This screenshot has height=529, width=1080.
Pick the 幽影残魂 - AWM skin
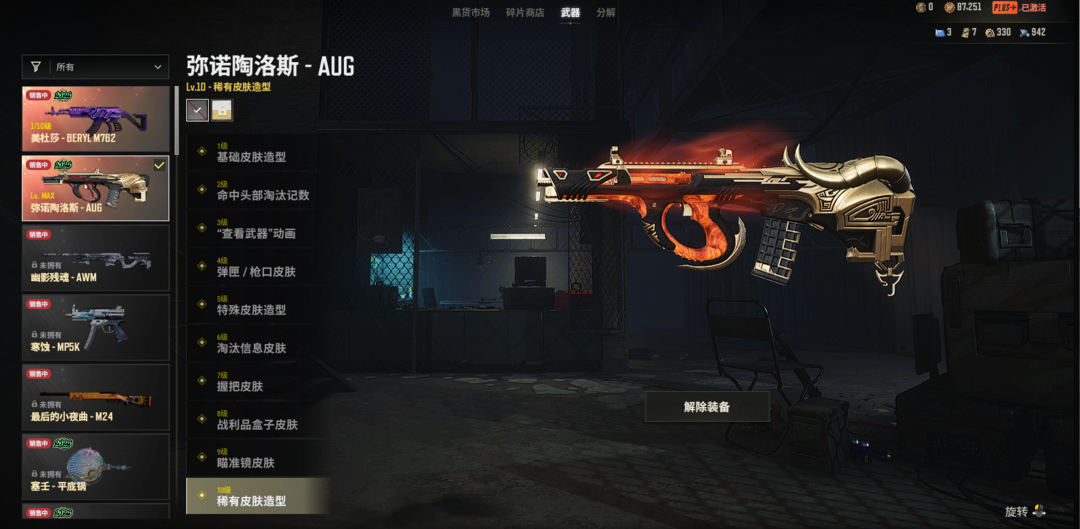[96, 258]
